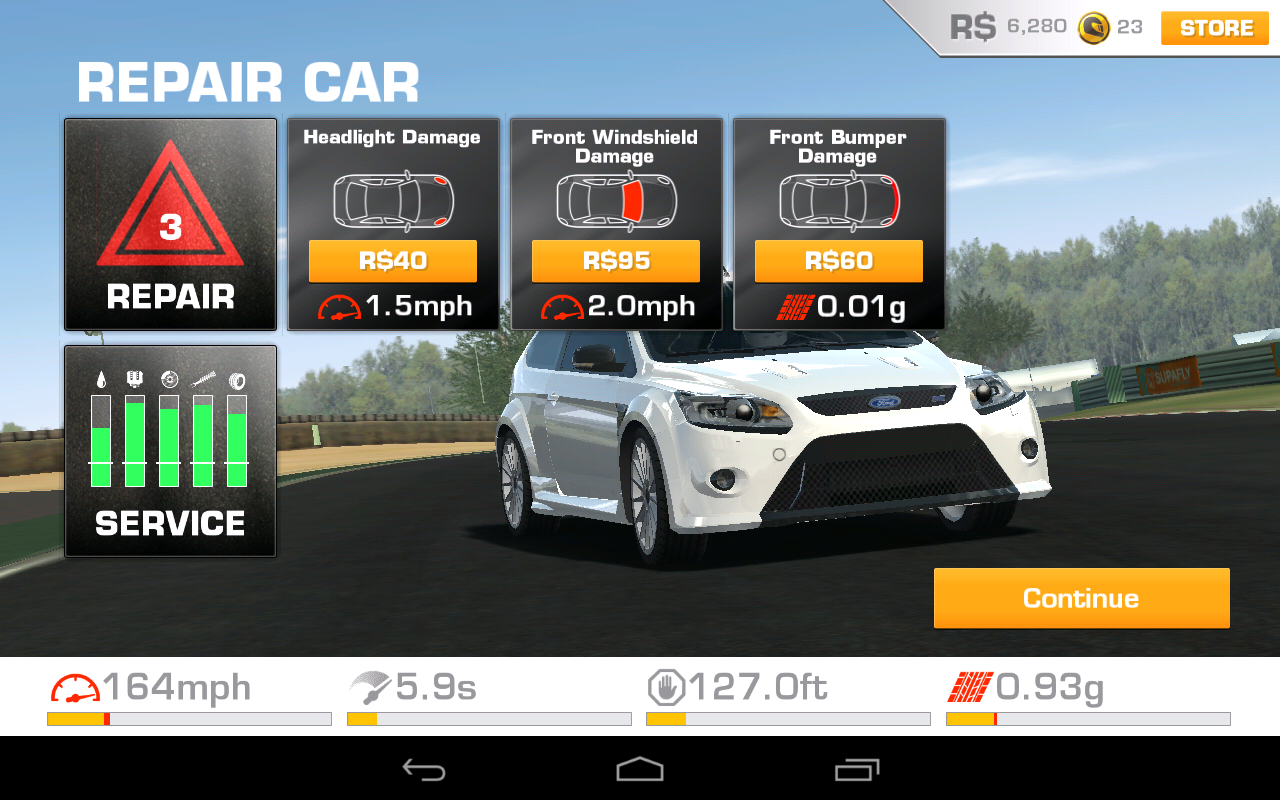Click the acceleration progress bar under 5.9s
This screenshot has width=1280, height=800.
(488, 718)
